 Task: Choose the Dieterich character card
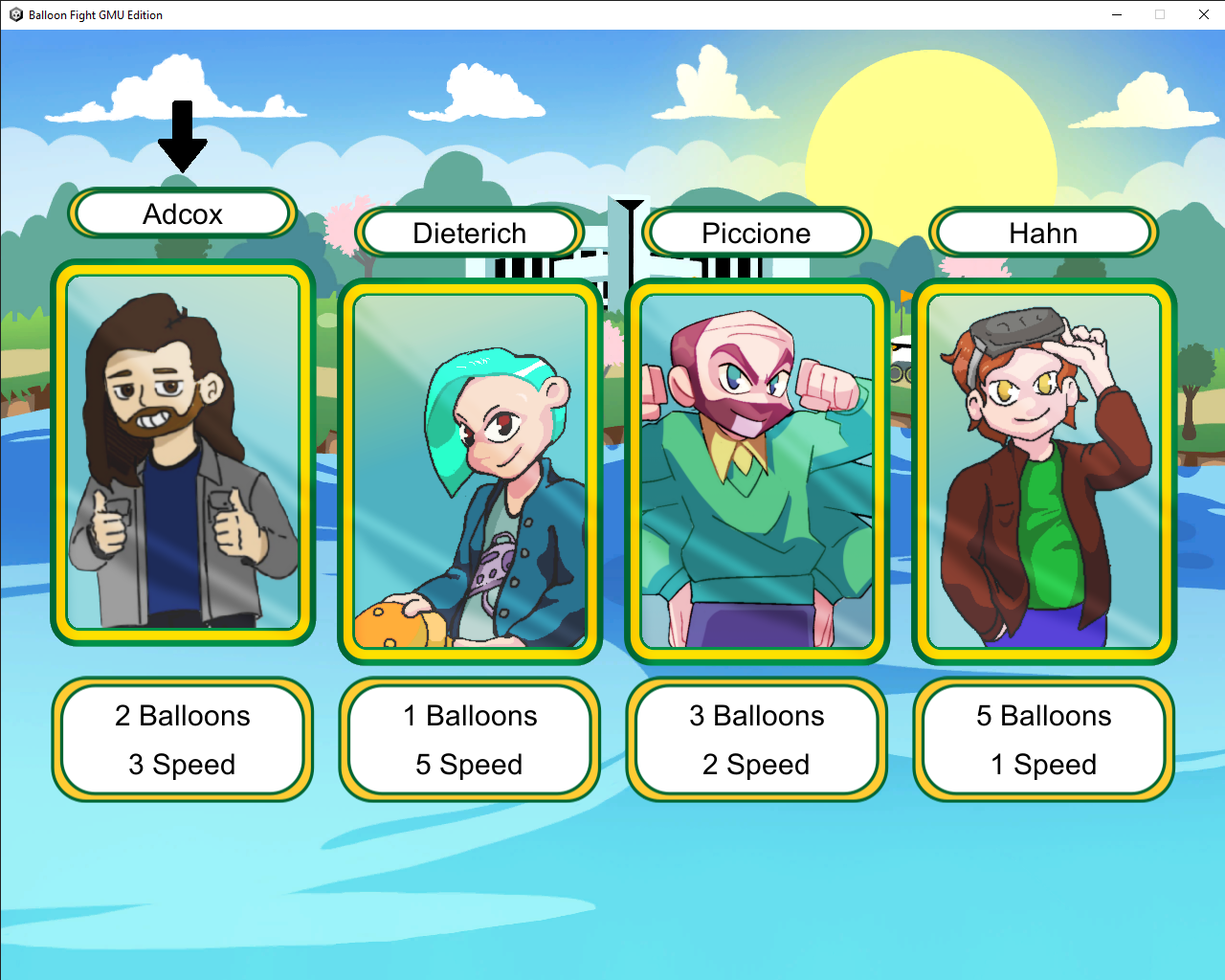click(x=470, y=472)
